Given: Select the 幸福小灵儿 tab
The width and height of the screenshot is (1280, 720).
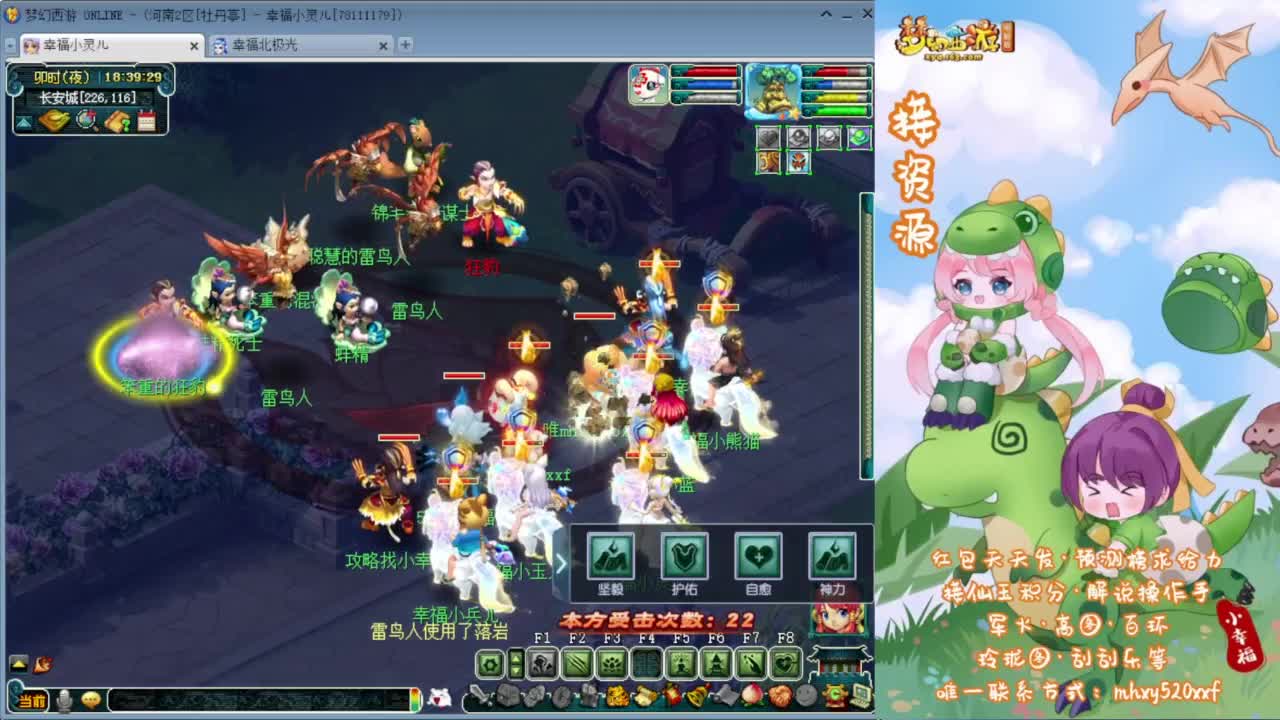Looking at the screenshot, I should point(100,46).
